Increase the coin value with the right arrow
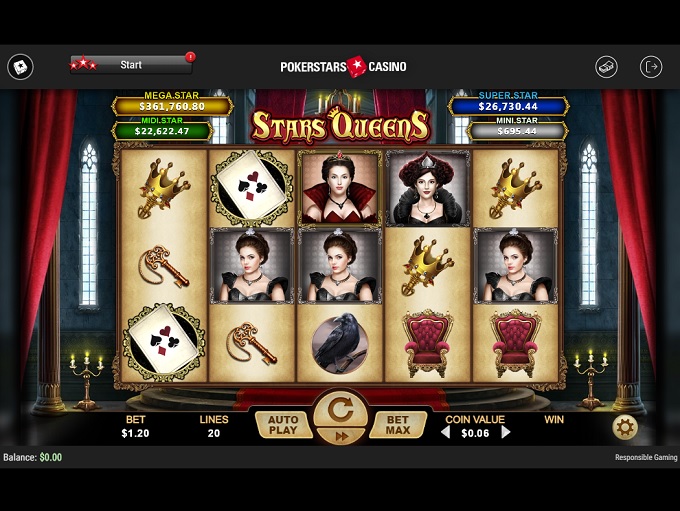Image resolution: width=680 pixels, height=511 pixels. point(505,433)
